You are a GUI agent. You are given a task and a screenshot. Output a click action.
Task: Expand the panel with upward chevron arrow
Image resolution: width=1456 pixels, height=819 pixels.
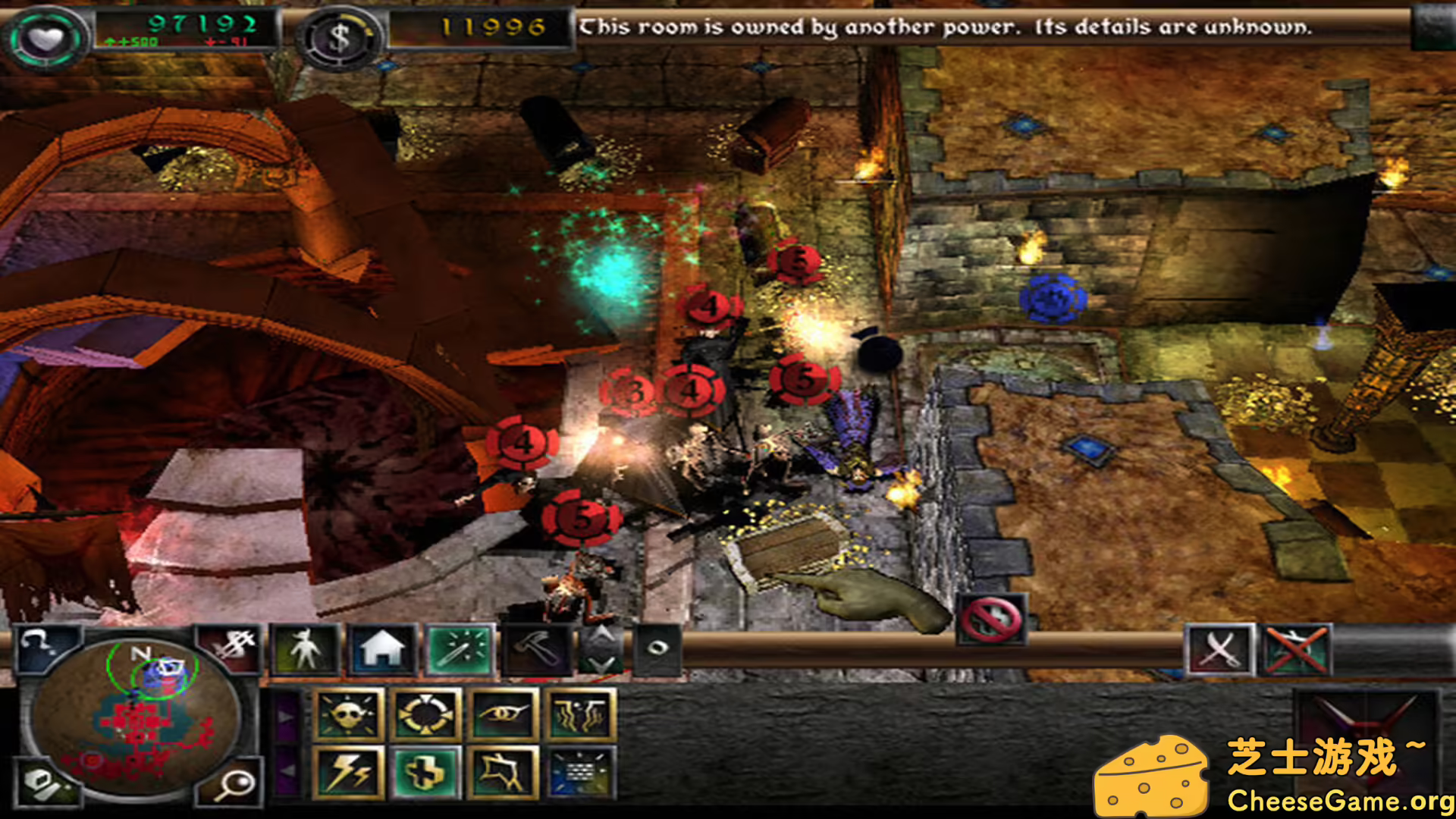coord(603,635)
